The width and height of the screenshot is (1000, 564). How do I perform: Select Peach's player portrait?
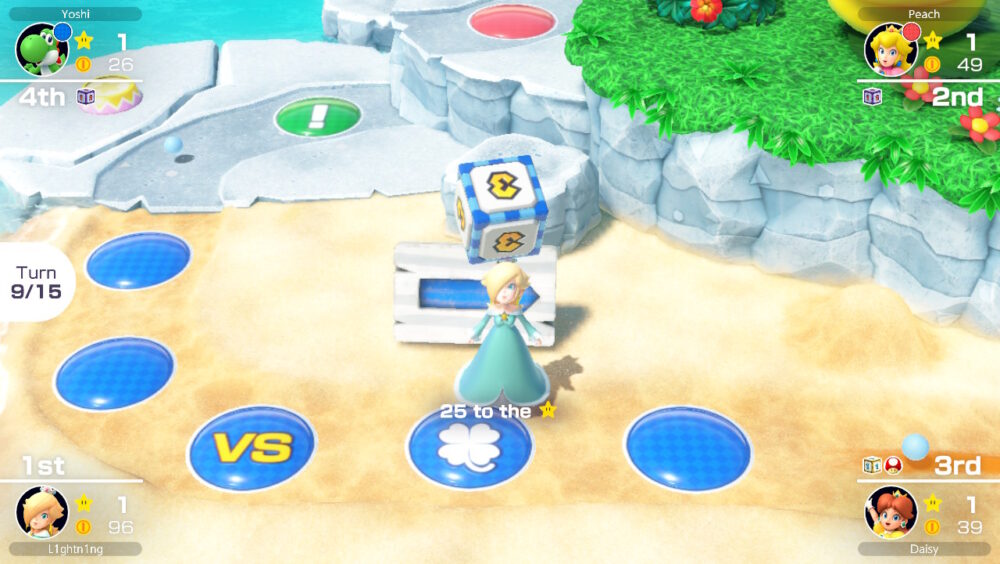(x=889, y=50)
